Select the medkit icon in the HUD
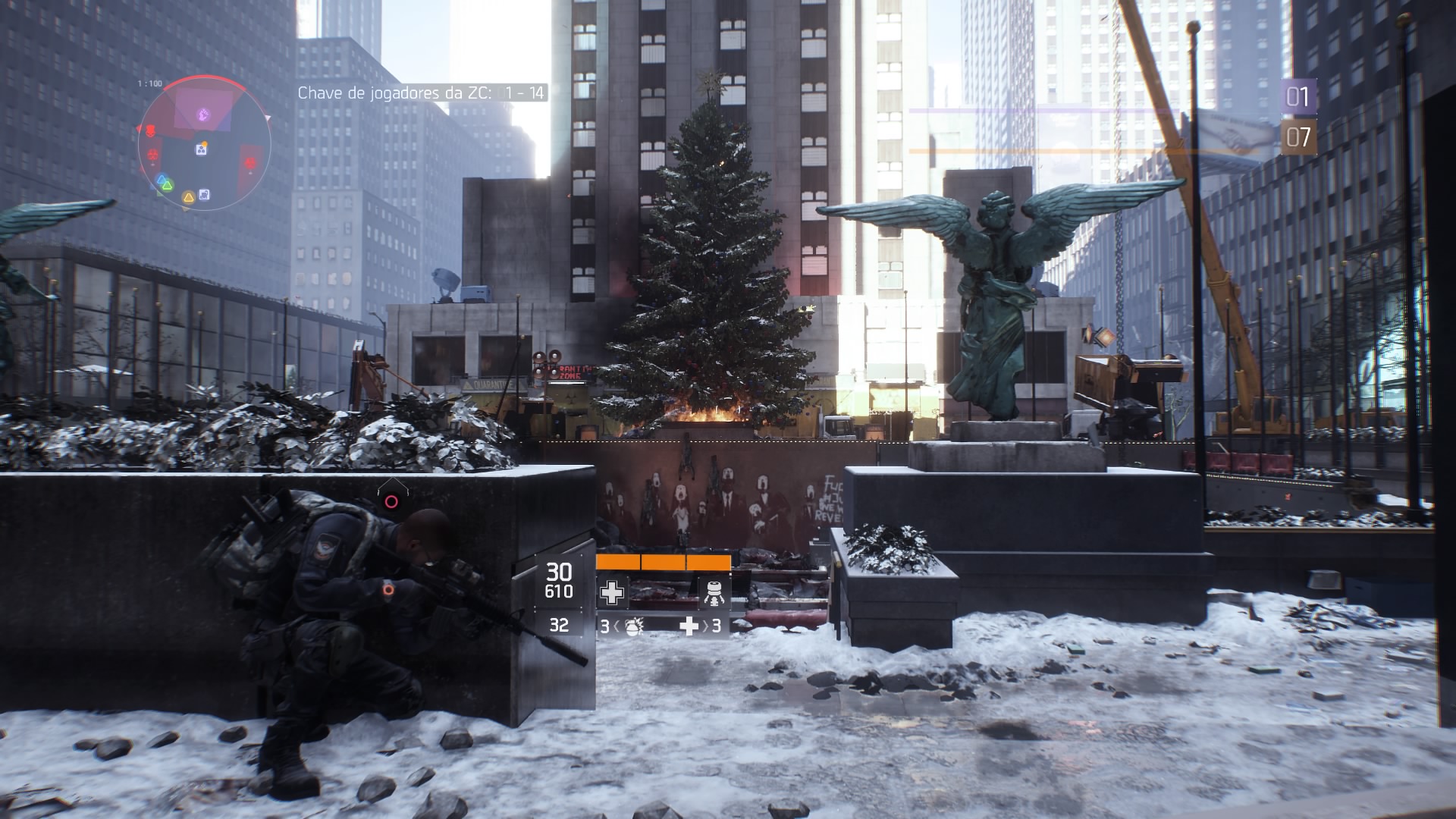The image size is (1456, 819). (x=612, y=592)
